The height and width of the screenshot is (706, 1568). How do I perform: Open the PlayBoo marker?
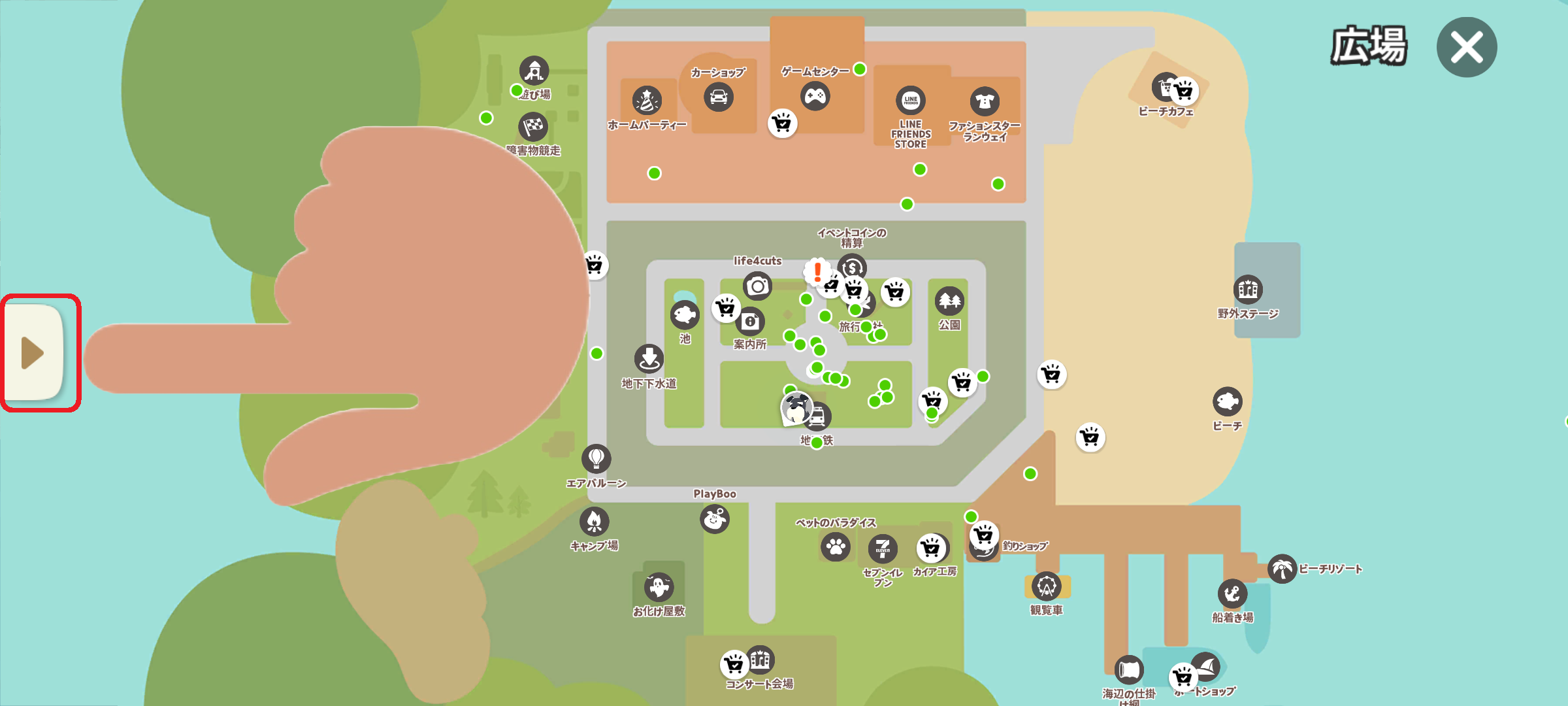tap(715, 520)
